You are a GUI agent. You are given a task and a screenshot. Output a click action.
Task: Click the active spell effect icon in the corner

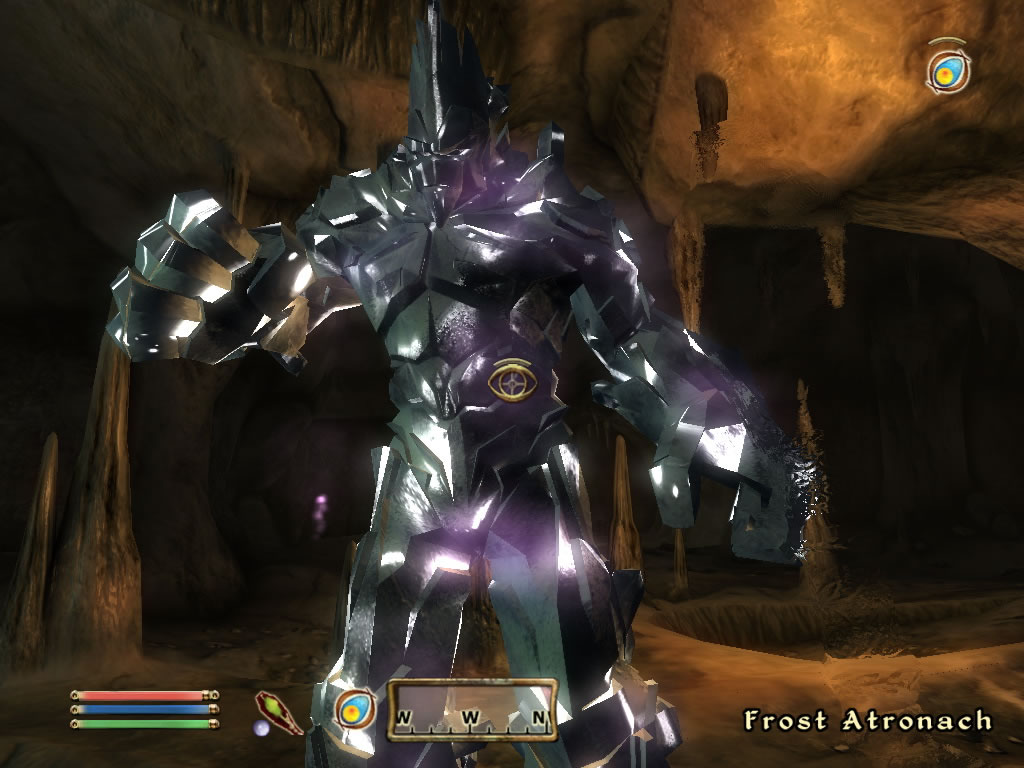945,69
